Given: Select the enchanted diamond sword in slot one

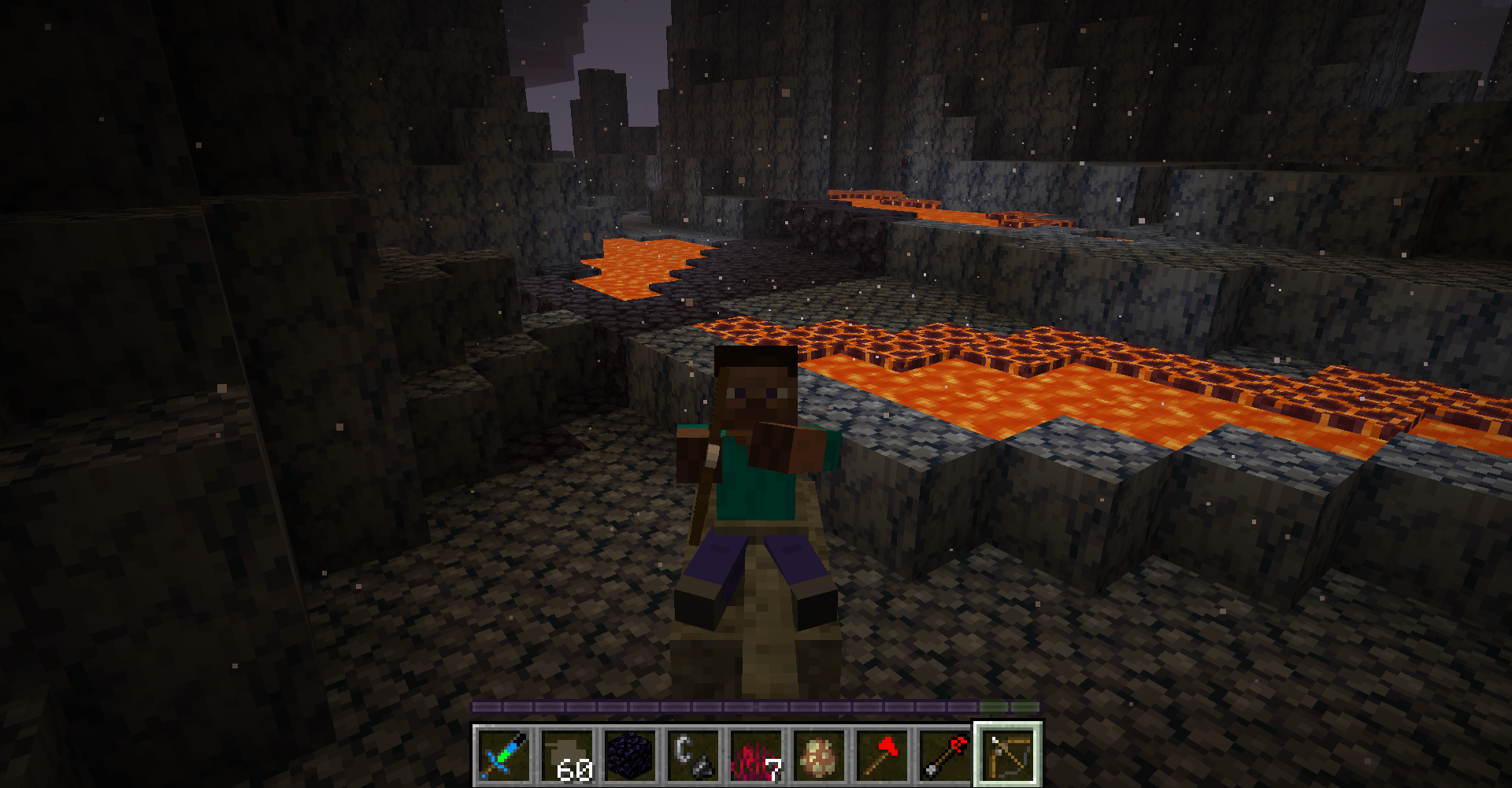Looking at the screenshot, I should (504, 756).
